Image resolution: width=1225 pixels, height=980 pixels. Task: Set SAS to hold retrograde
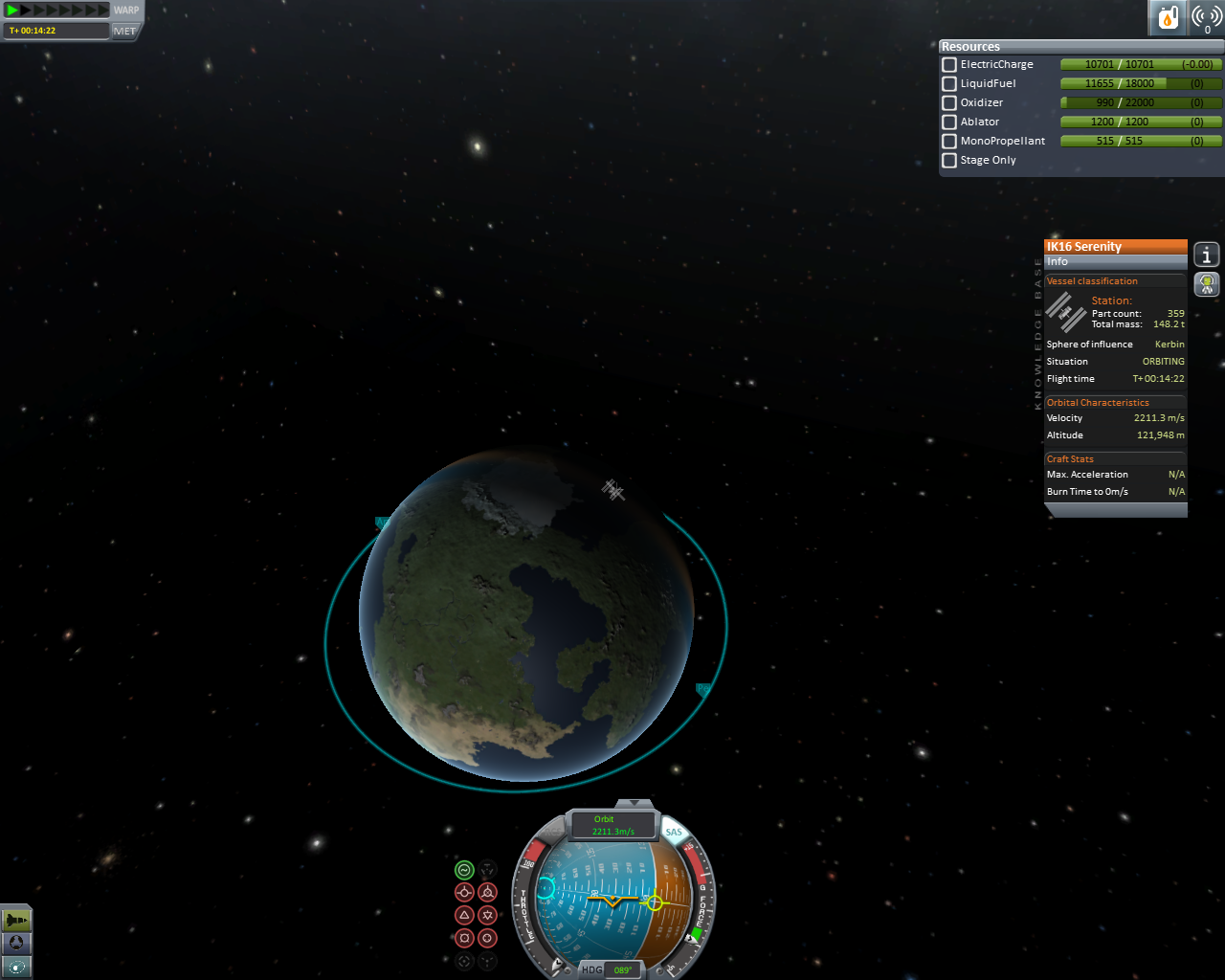pos(488,893)
